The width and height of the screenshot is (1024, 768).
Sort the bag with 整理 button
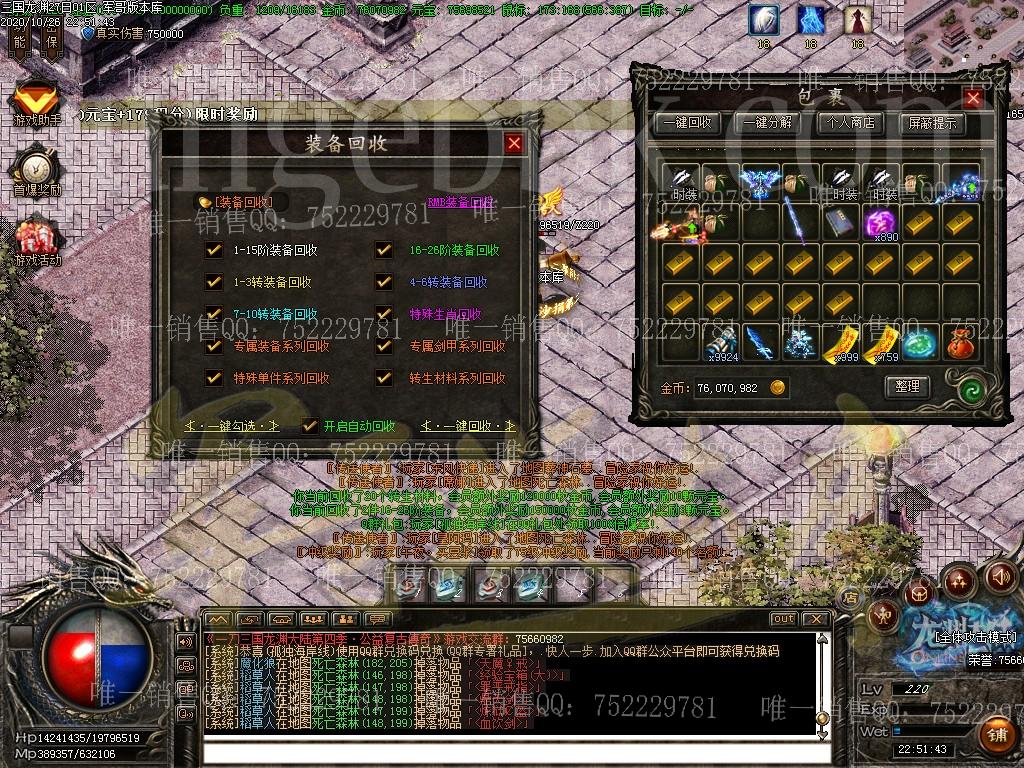point(907,386)
